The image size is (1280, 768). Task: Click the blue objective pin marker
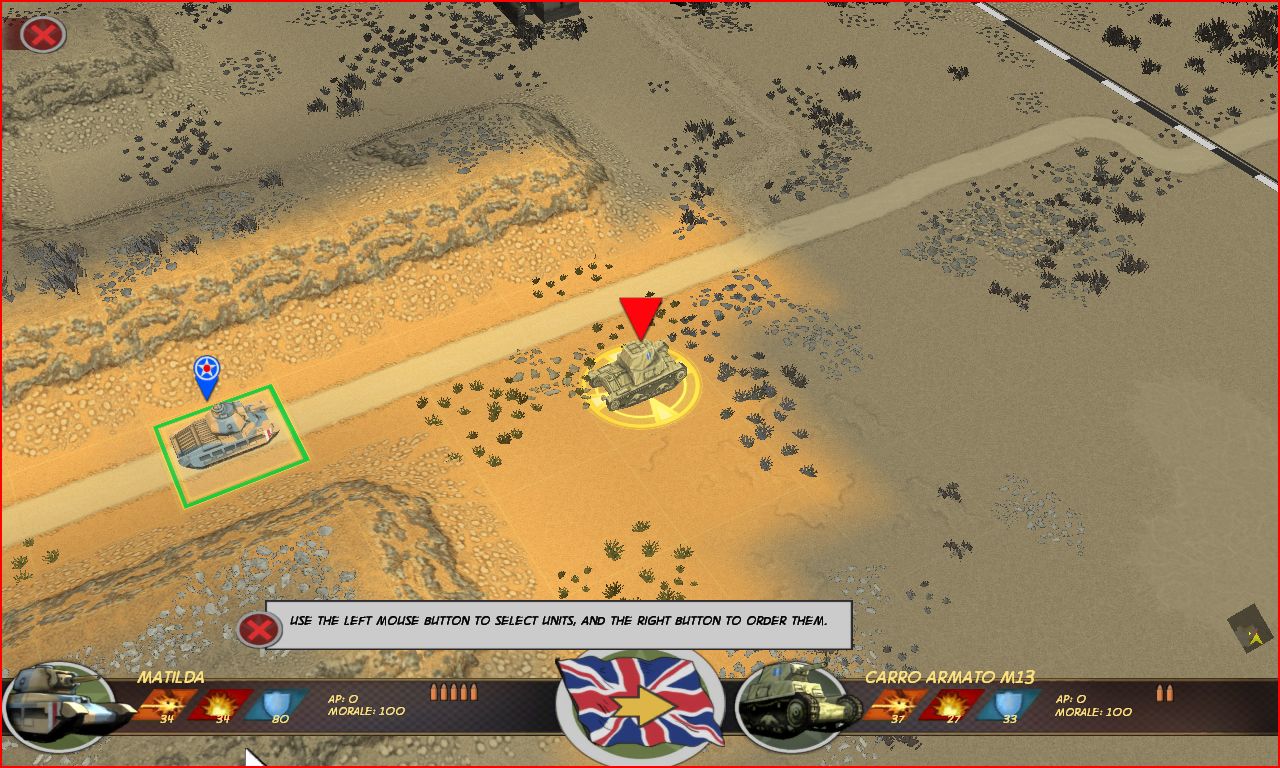point(207,375)
